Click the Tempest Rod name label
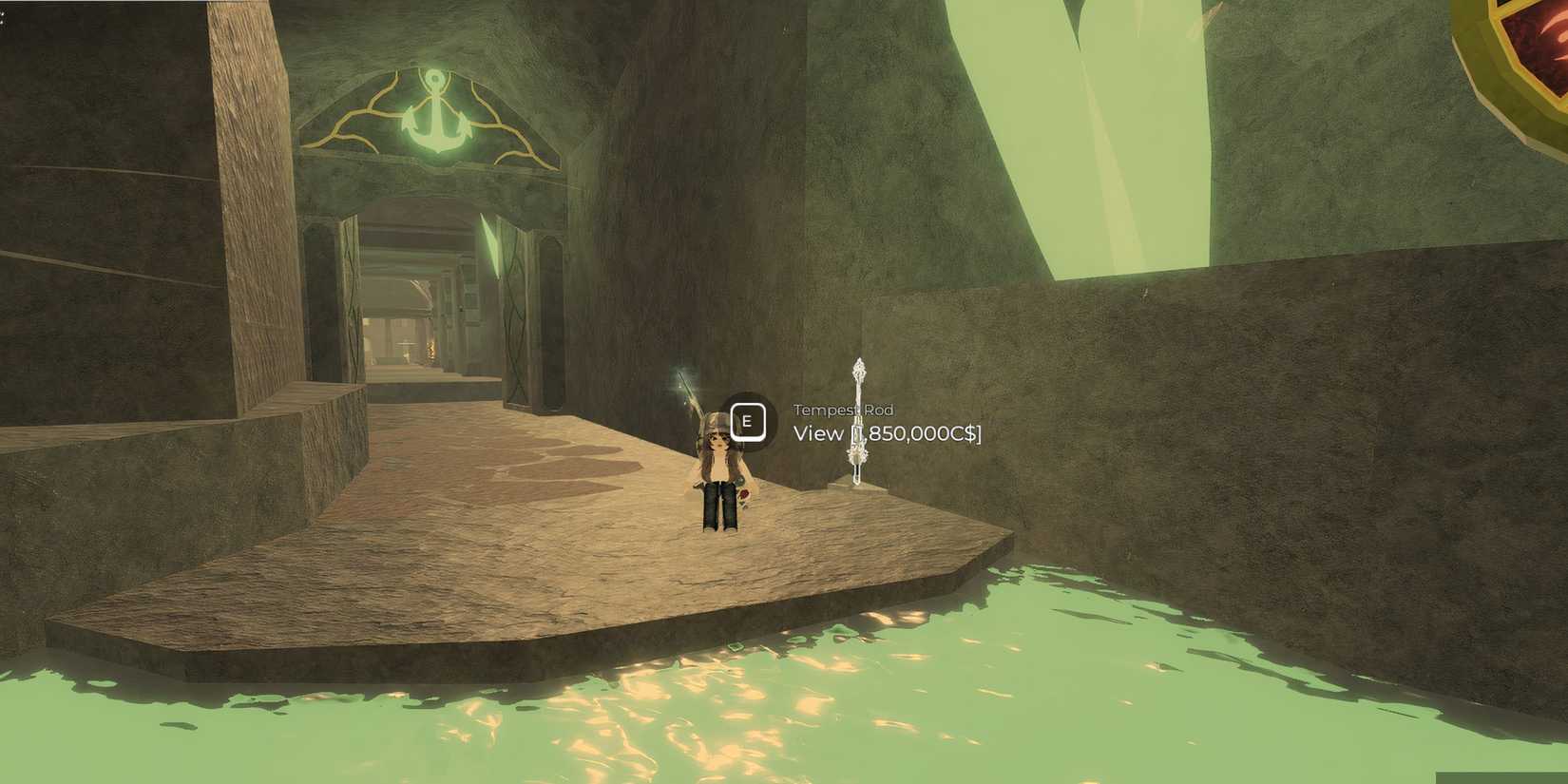This screenshot has height=784, width=1568. click(842, 410)
